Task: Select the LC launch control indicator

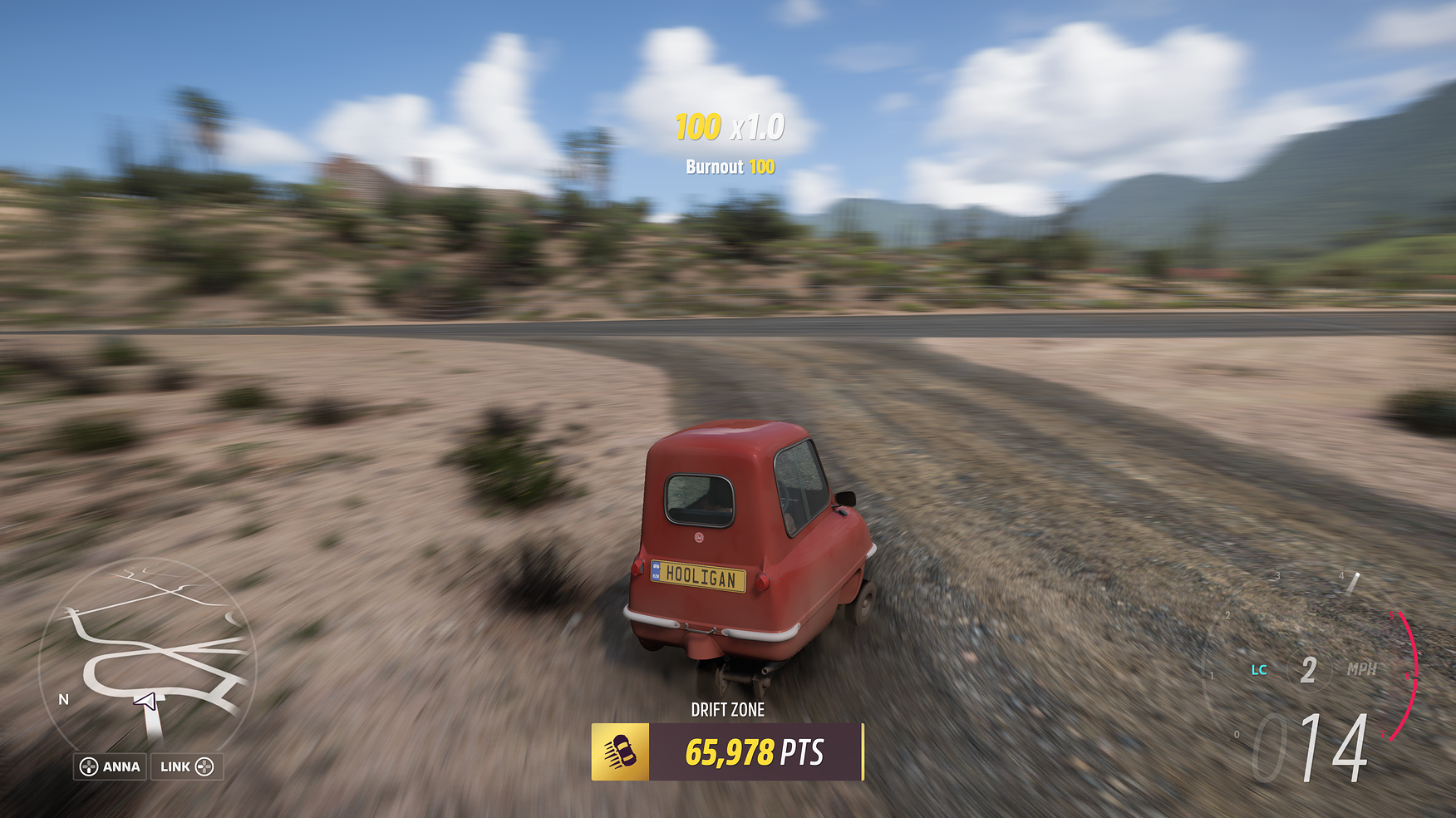Action: pyautogui.click(x=1259, y=668)
